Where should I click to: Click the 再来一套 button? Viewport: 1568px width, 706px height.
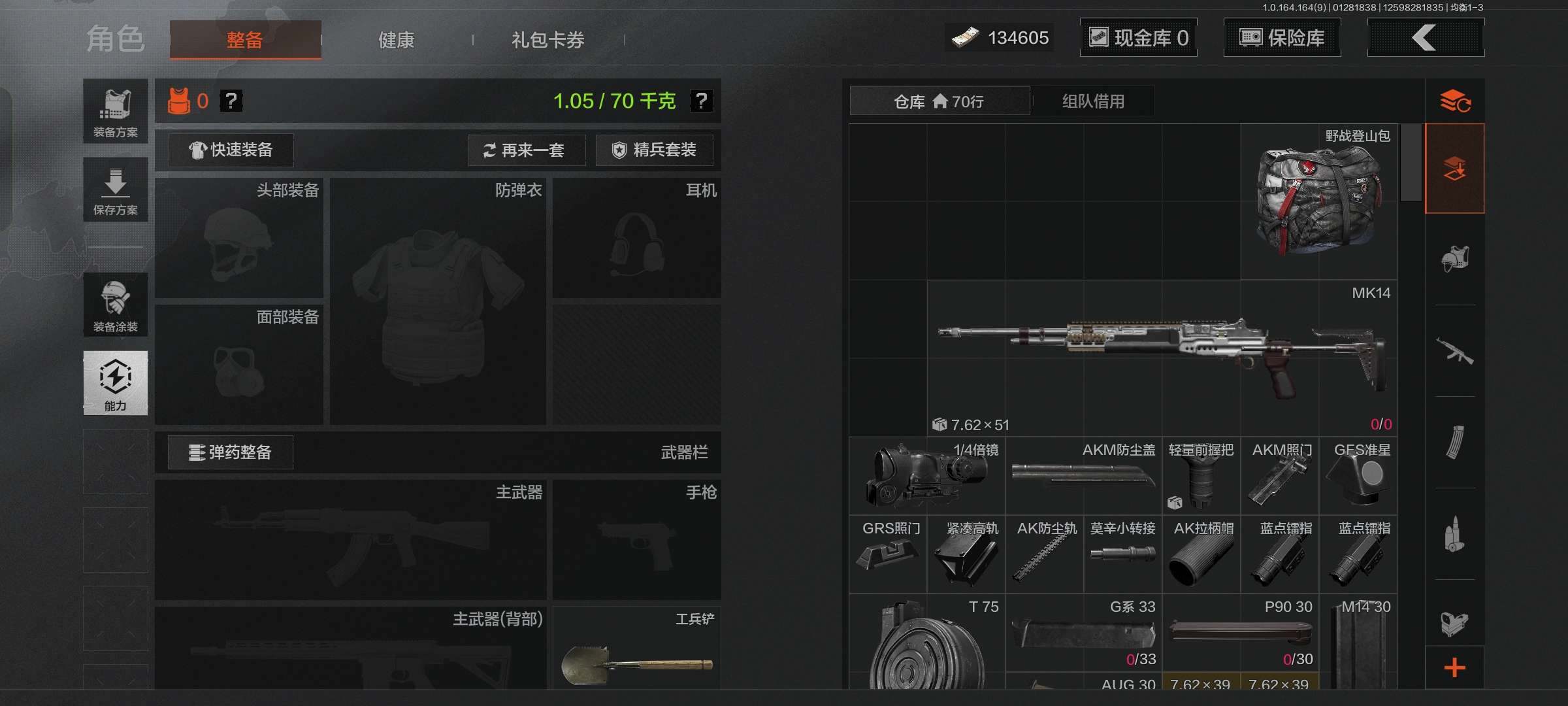tap(527, 150)
